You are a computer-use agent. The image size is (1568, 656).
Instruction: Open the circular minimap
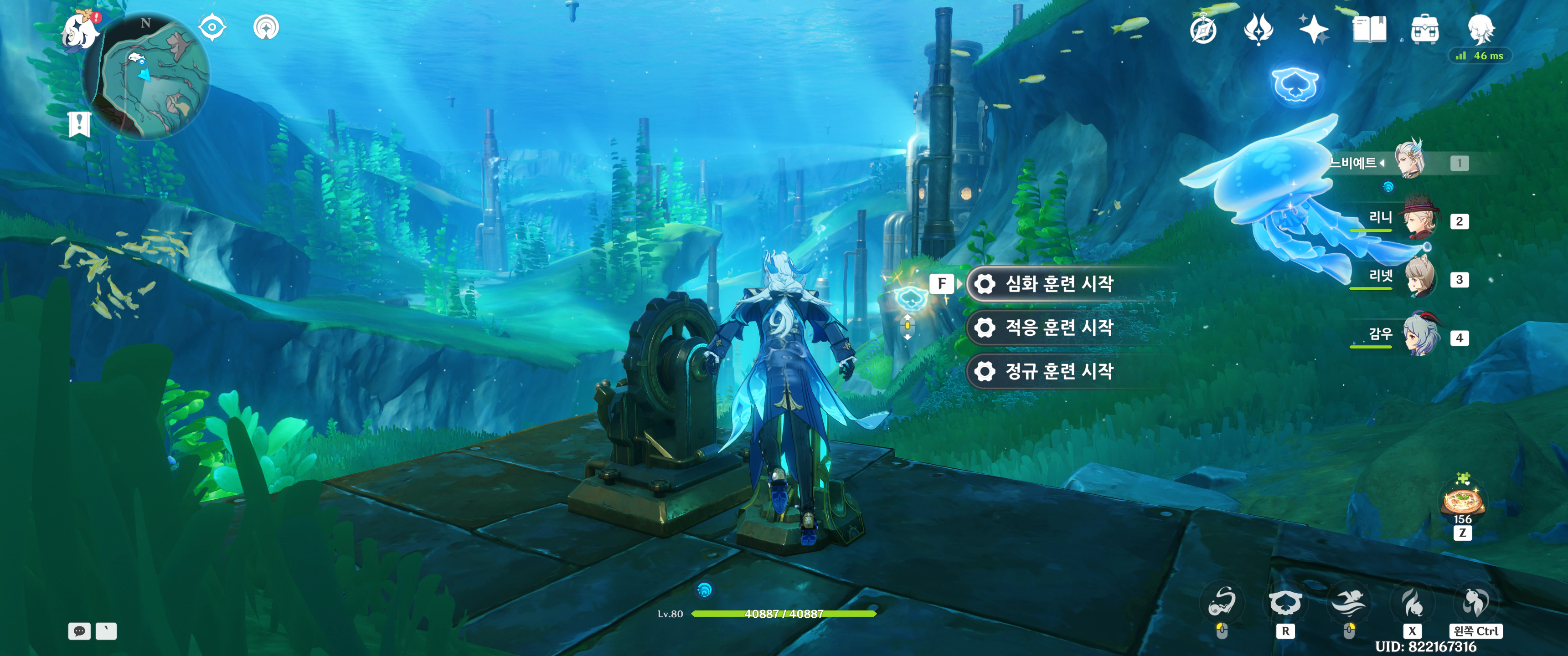[x=146, y=76]
